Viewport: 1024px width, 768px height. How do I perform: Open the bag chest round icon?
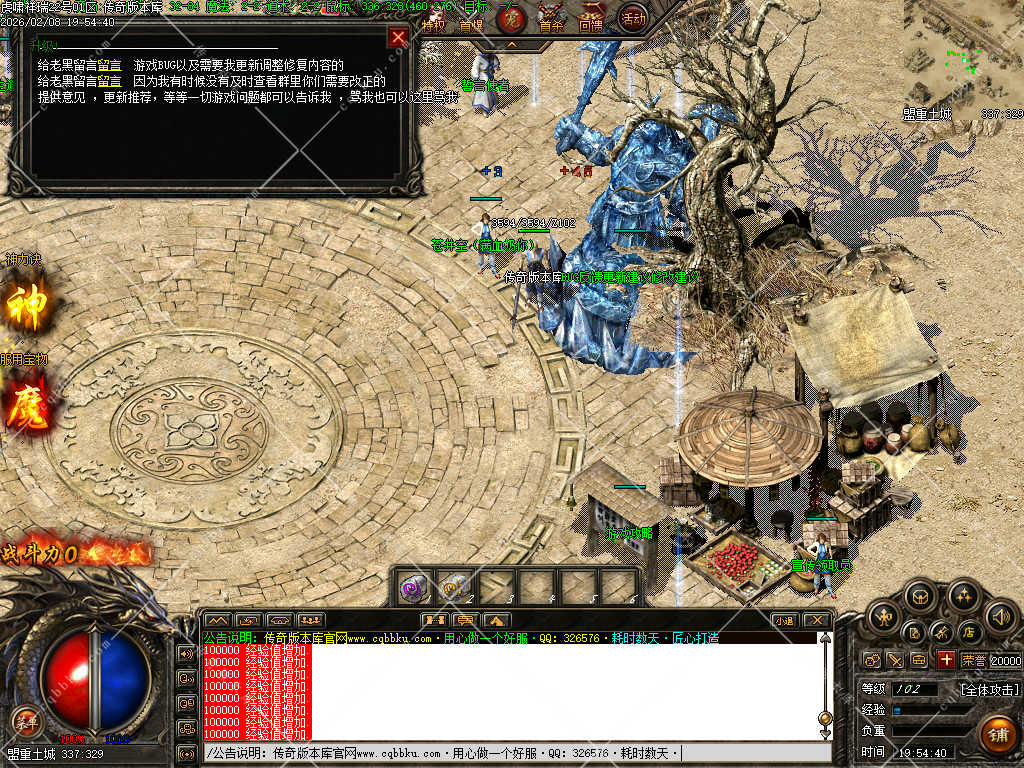click(x=920, y=597)
